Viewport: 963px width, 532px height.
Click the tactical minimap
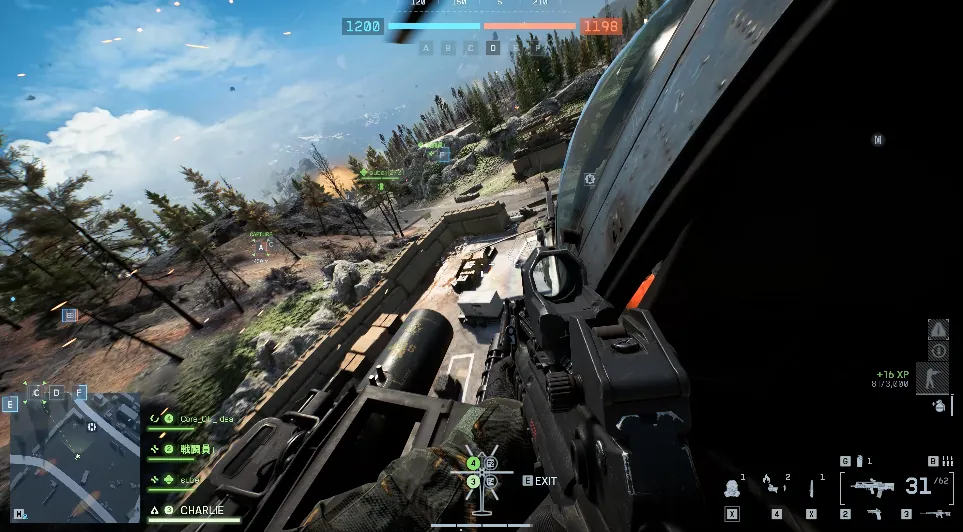tap(75, 457)
